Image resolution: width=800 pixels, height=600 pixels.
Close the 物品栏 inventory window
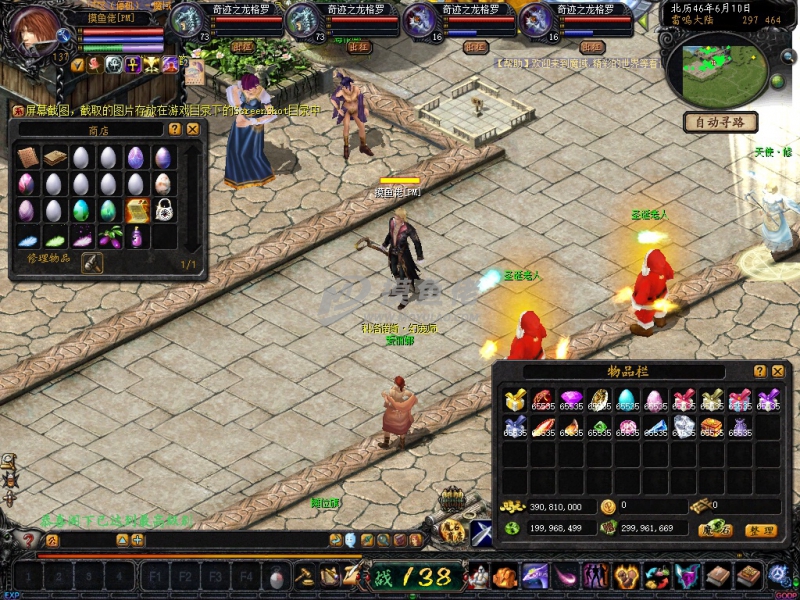(777, 371)
